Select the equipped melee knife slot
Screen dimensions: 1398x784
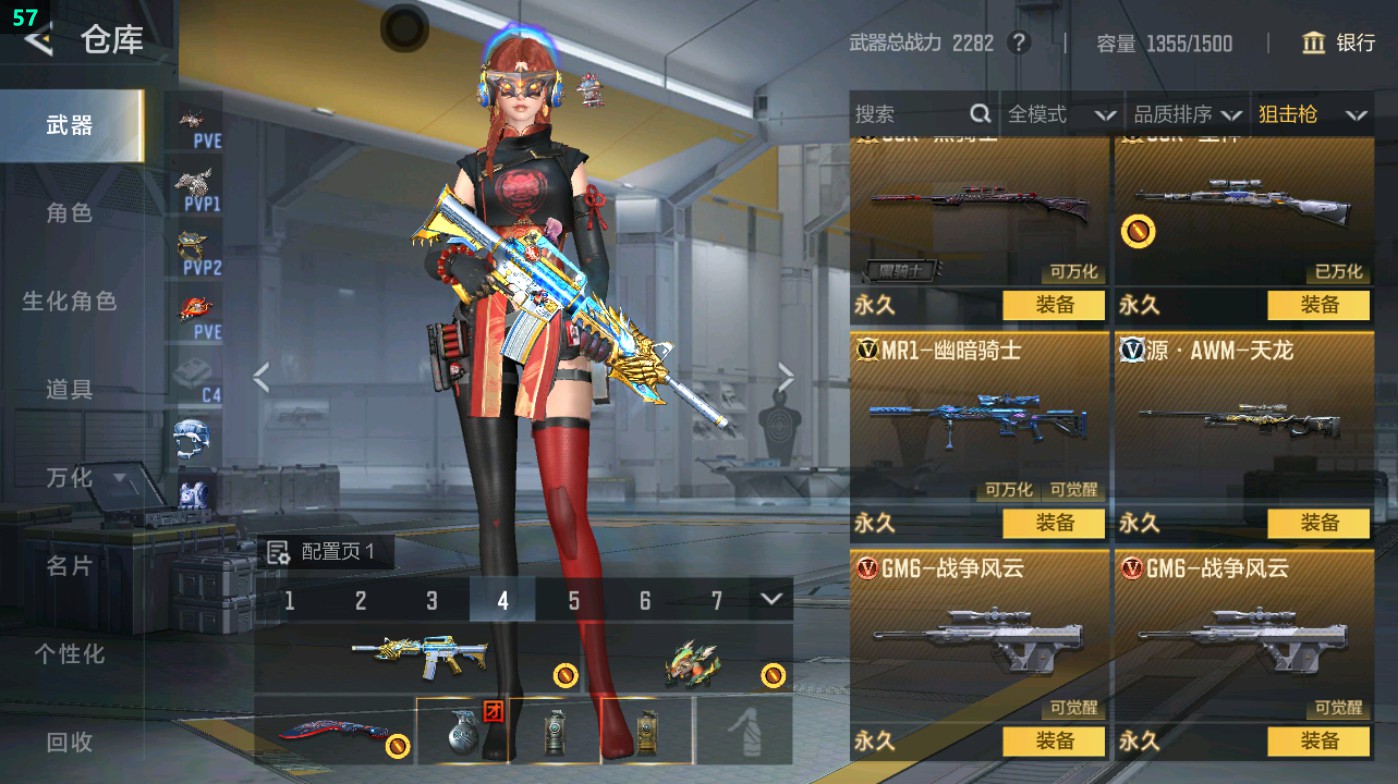[334, 731]
